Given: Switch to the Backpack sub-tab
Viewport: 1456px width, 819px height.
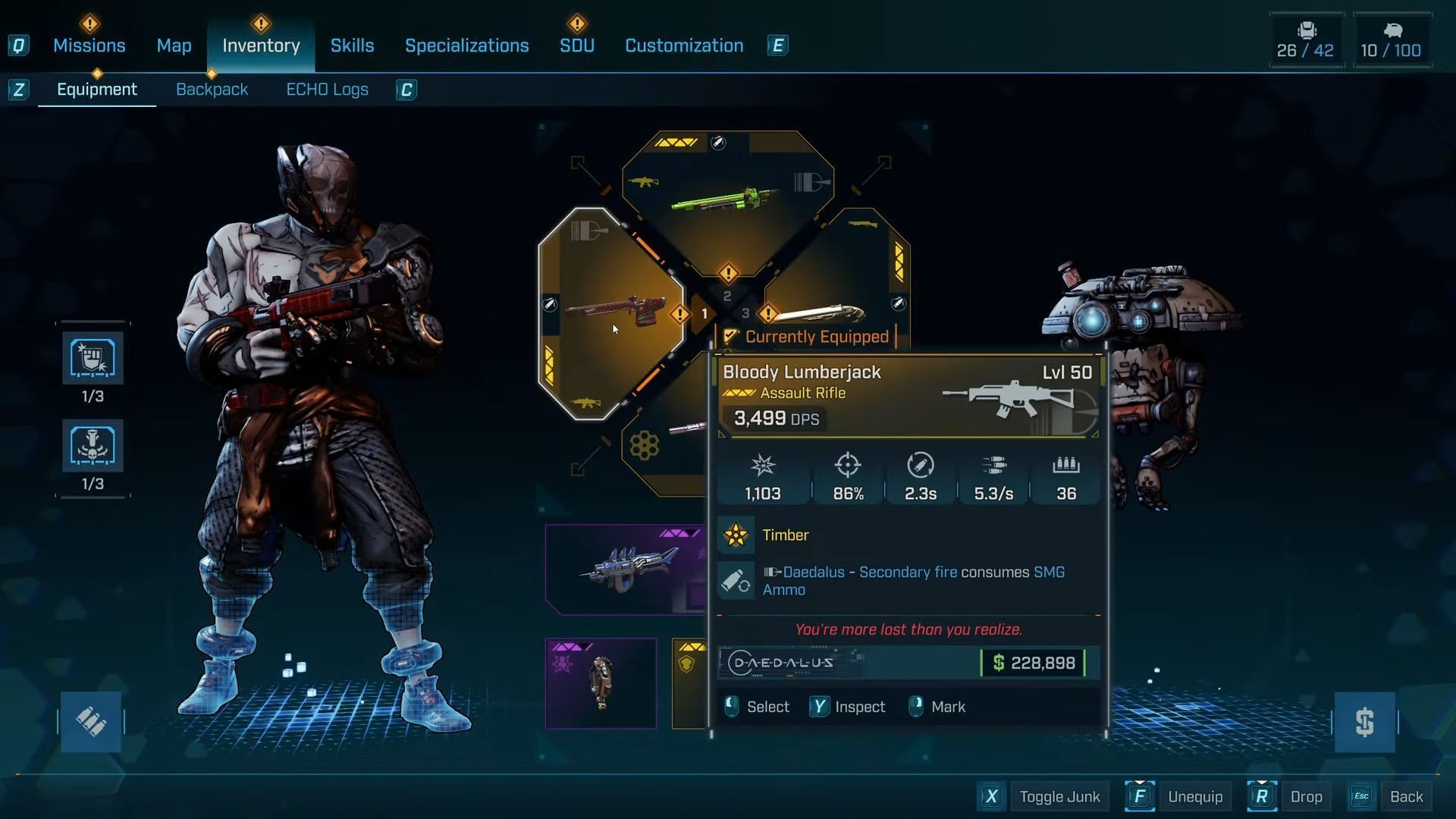Looking at the screenshot, I should tap(212, 89).
